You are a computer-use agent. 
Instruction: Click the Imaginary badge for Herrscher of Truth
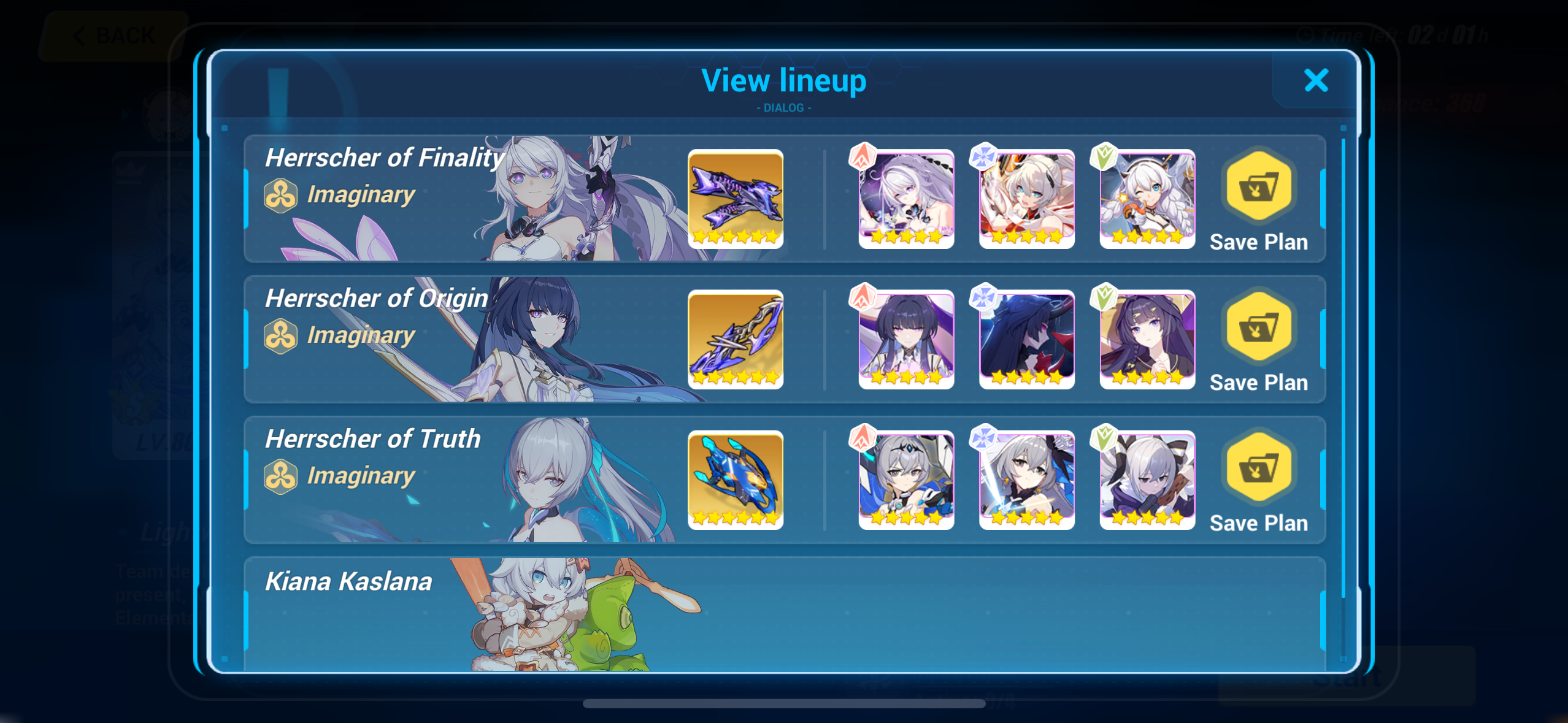(282, 475)
